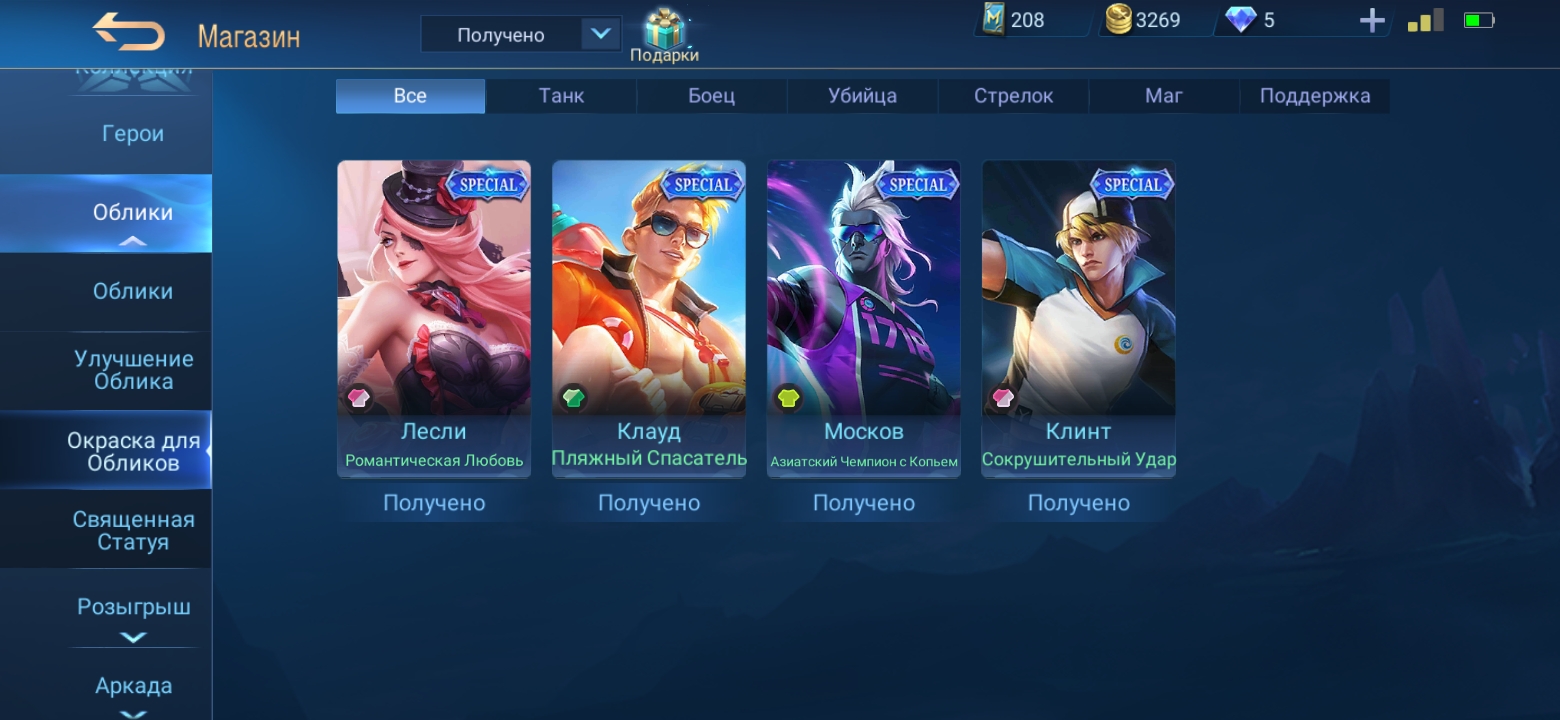The height and width of the screenshot is (720, 1560).
Task: Select the Все tab
Action: click(410, 96)
